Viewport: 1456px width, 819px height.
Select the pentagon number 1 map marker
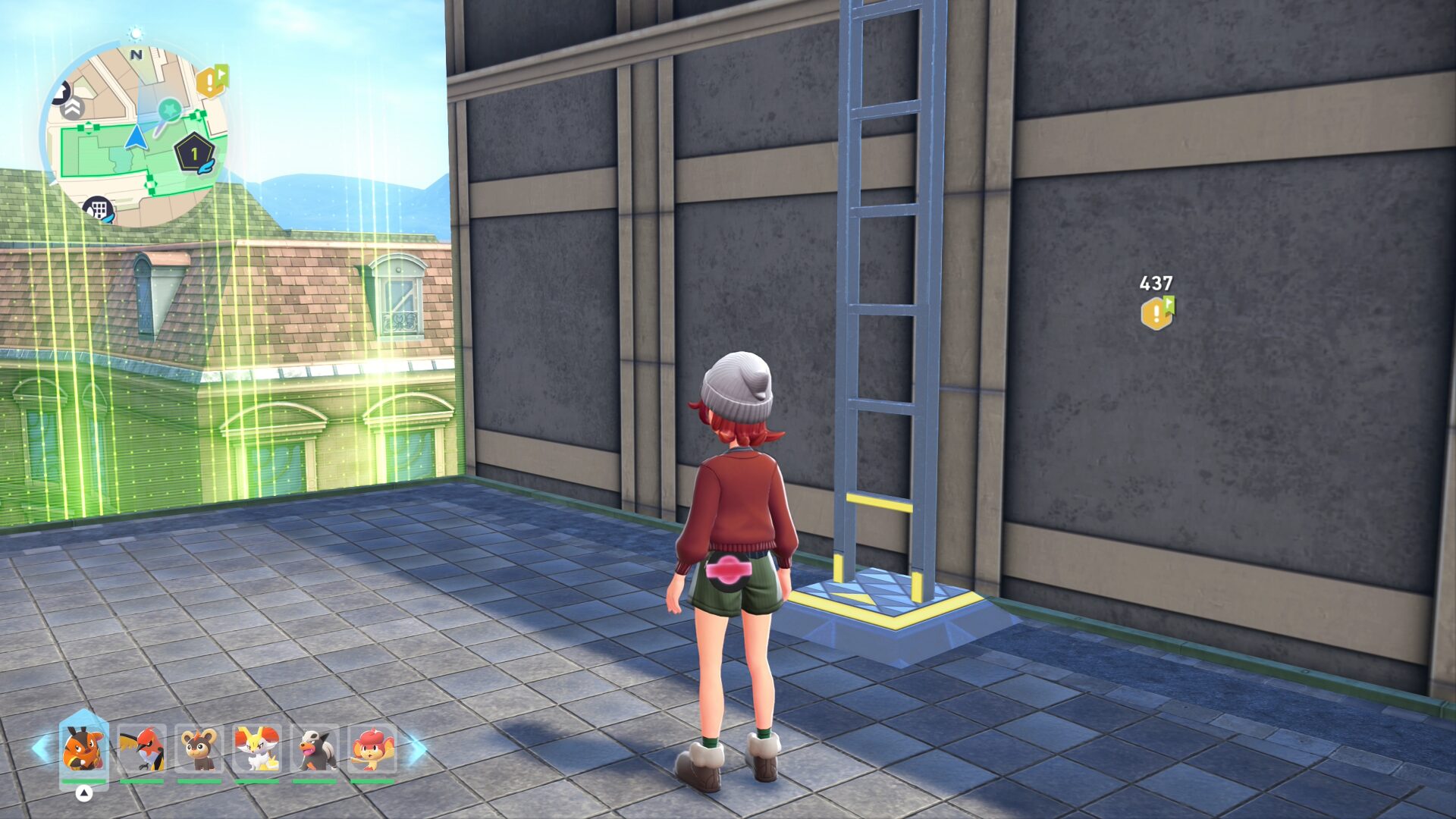[195, 154]
